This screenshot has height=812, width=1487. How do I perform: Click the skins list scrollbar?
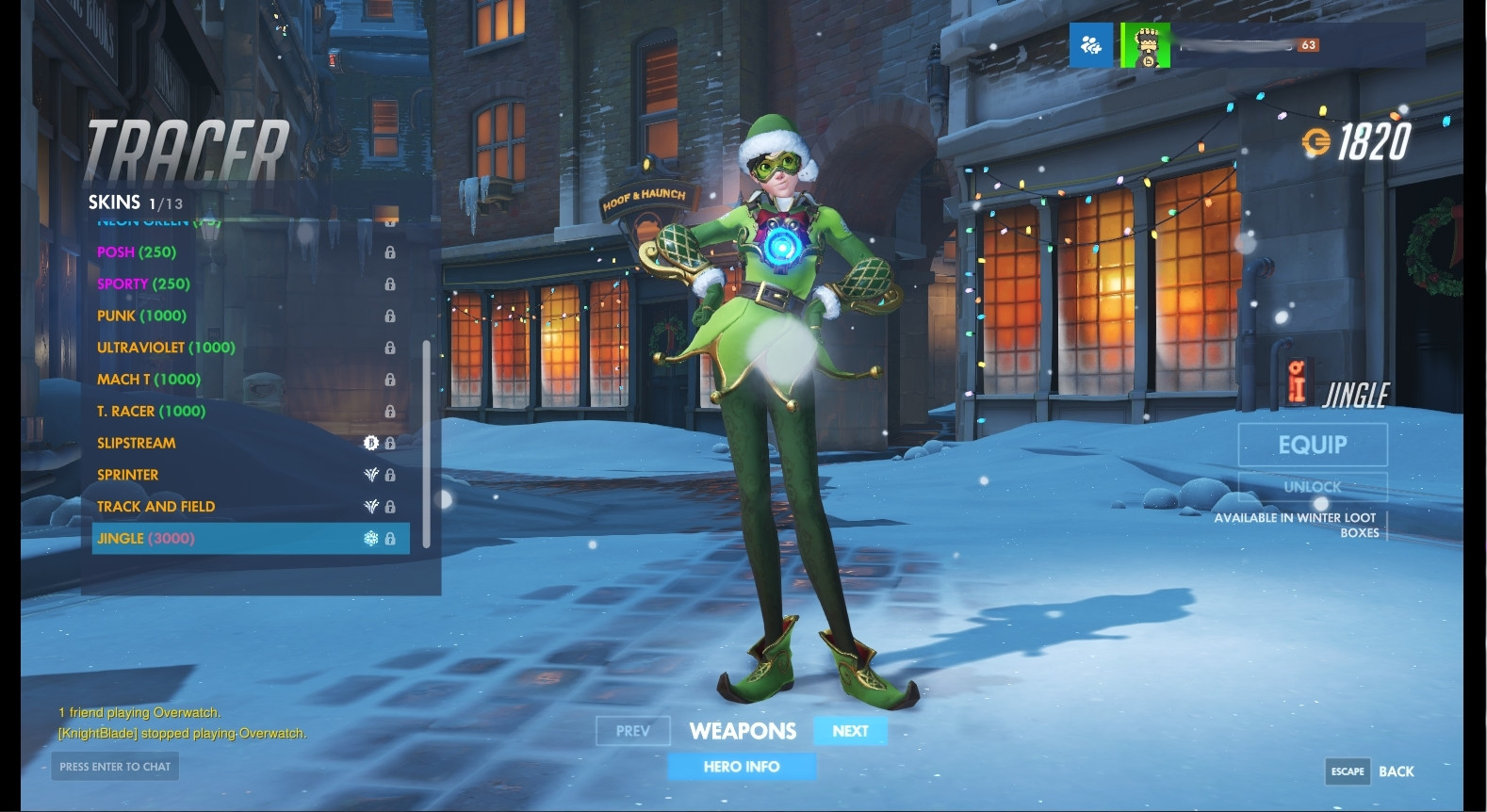426,443
